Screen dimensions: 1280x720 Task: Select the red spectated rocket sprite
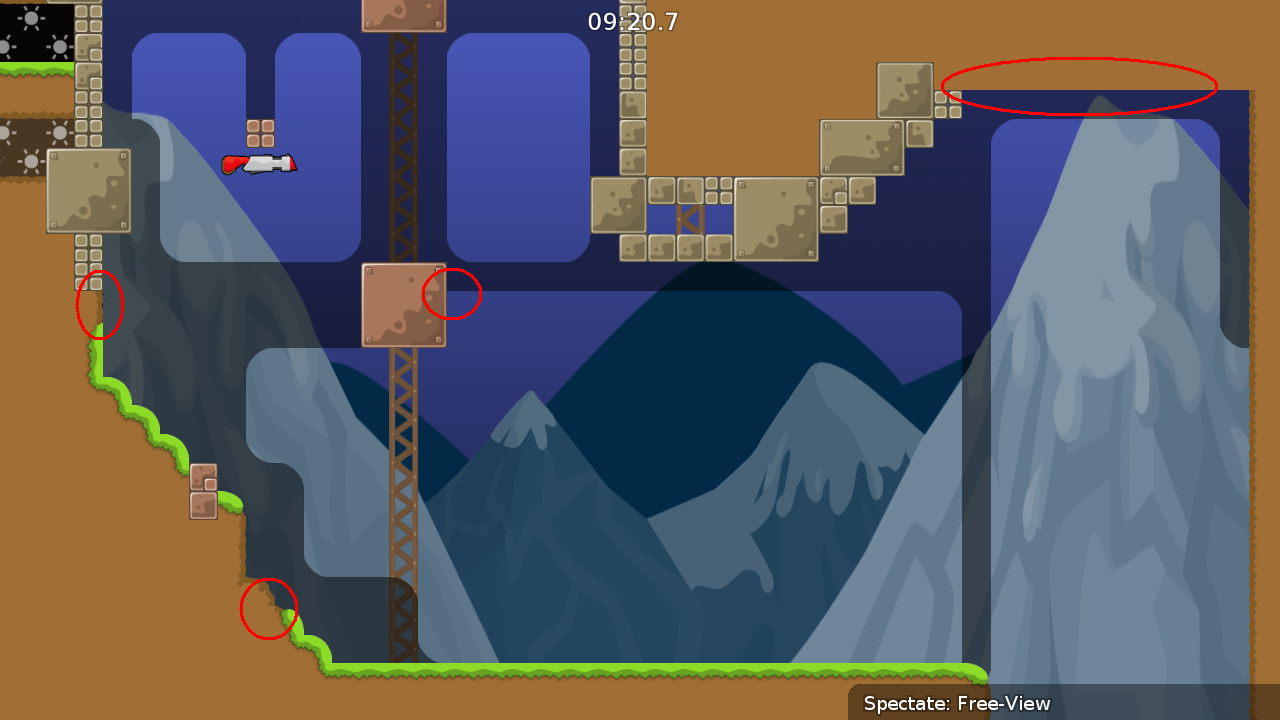click(260, 163)
